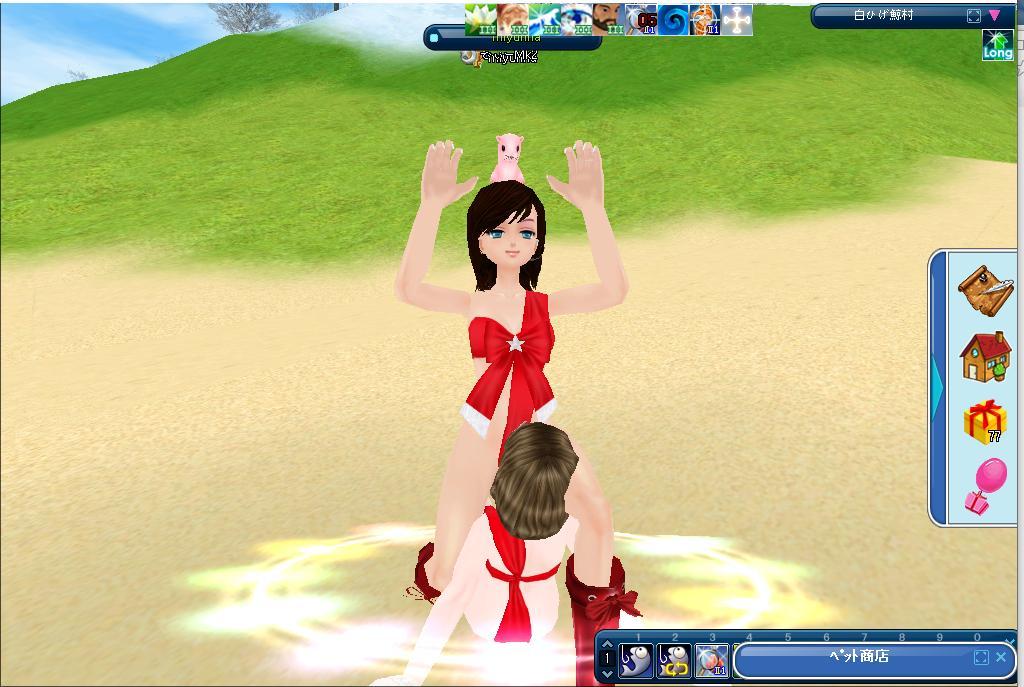Open the scroll and quill quest log
This screenshot has width=1024, height=687.
point(985,290)
